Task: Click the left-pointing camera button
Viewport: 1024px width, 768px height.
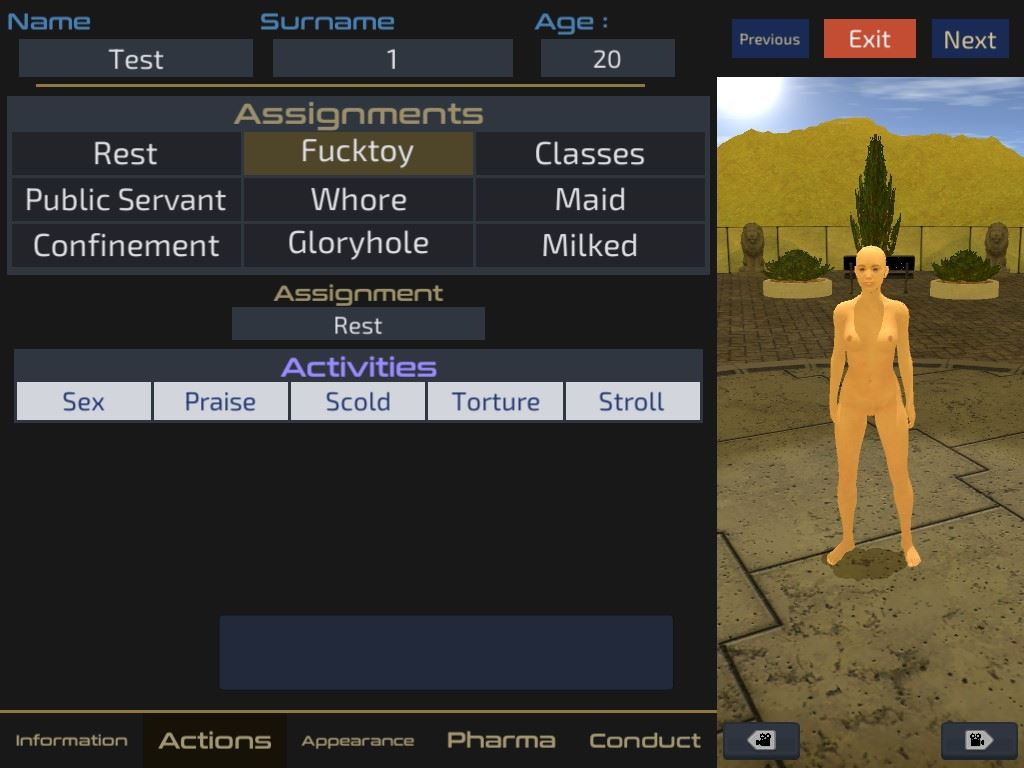Action: 761,741
